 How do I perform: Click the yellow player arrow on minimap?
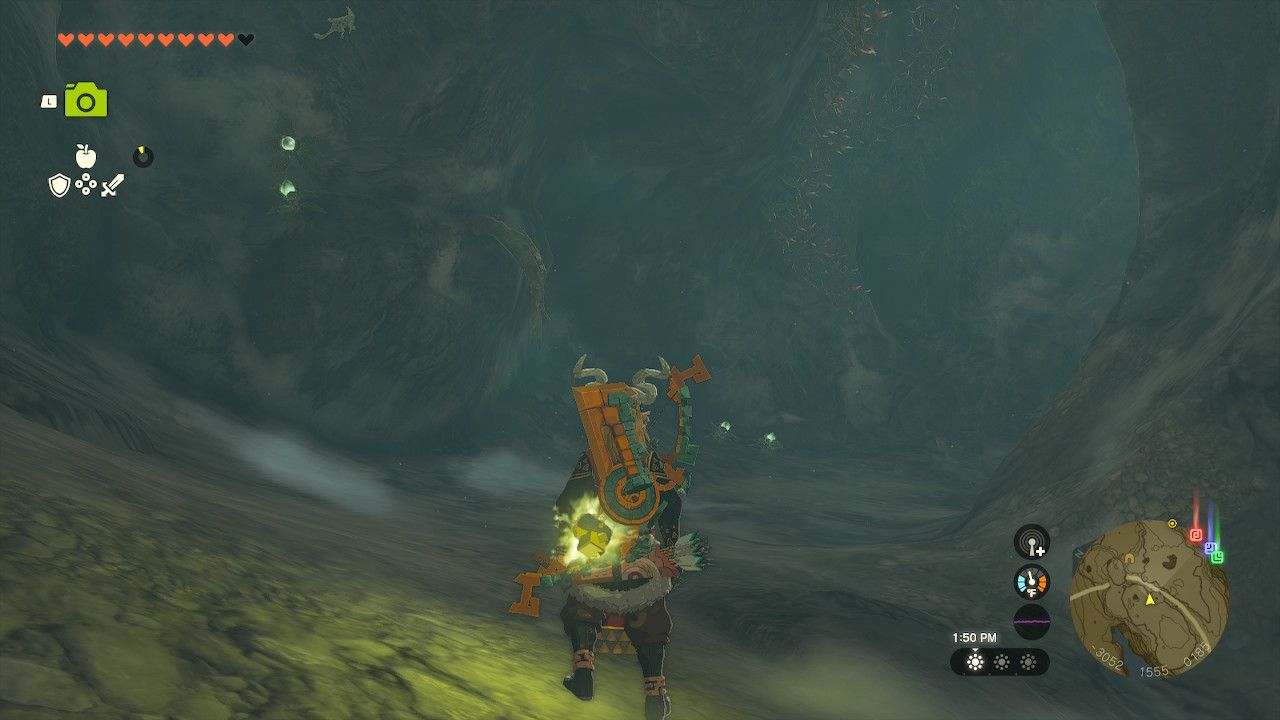(x=1150, y=599)
